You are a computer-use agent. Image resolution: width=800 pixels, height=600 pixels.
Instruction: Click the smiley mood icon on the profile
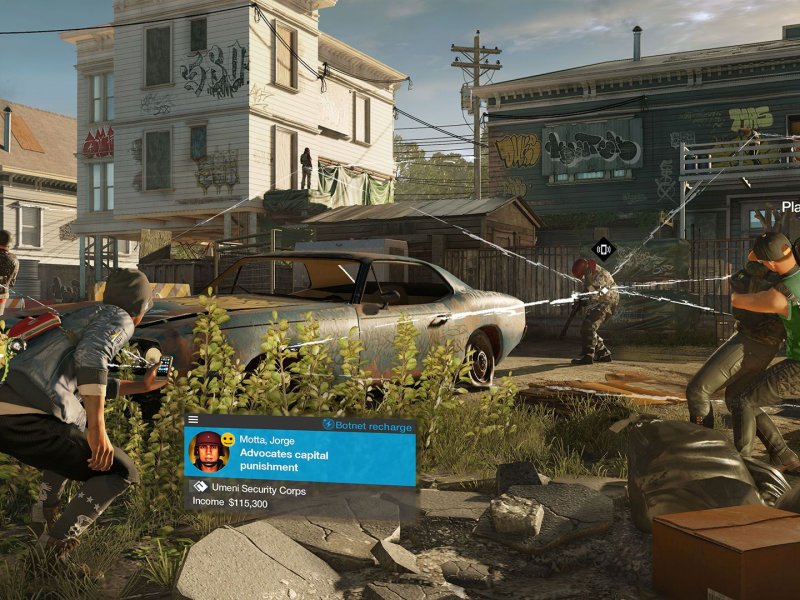[229, 440]
